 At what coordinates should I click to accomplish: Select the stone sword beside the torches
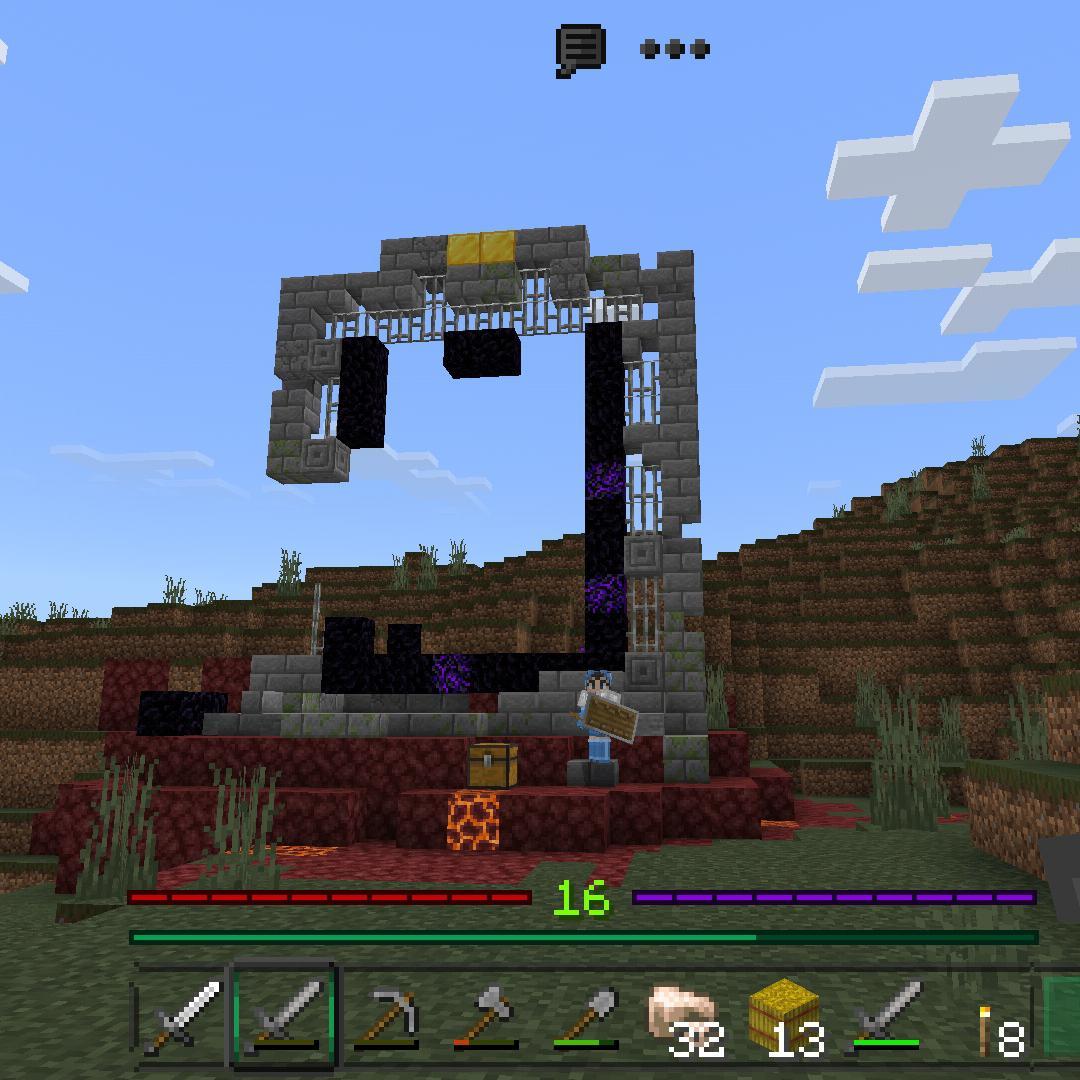click(x=888, y=1016)
